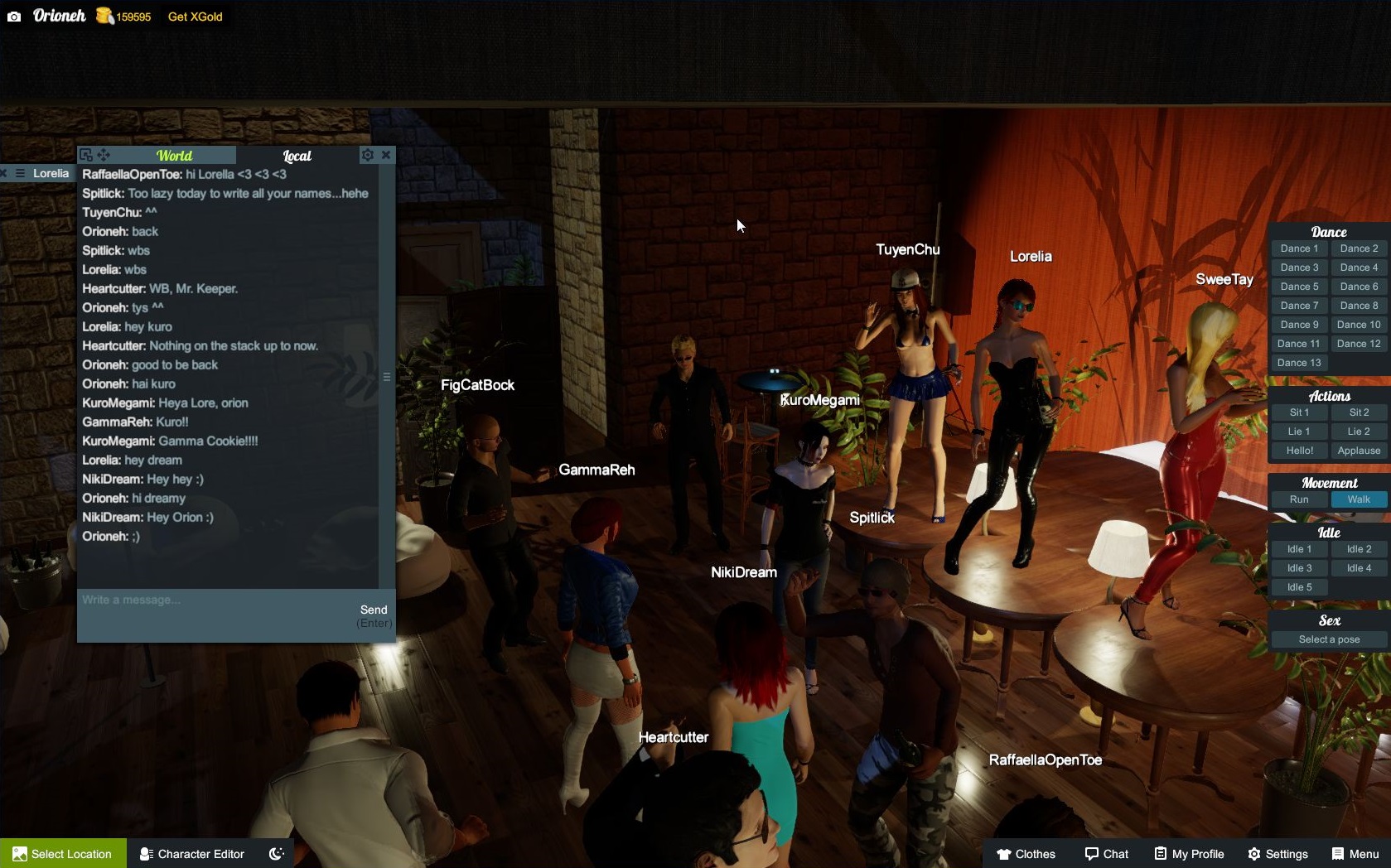
Task: Open the My Profile page
Action: click(x=1189, y=854)
